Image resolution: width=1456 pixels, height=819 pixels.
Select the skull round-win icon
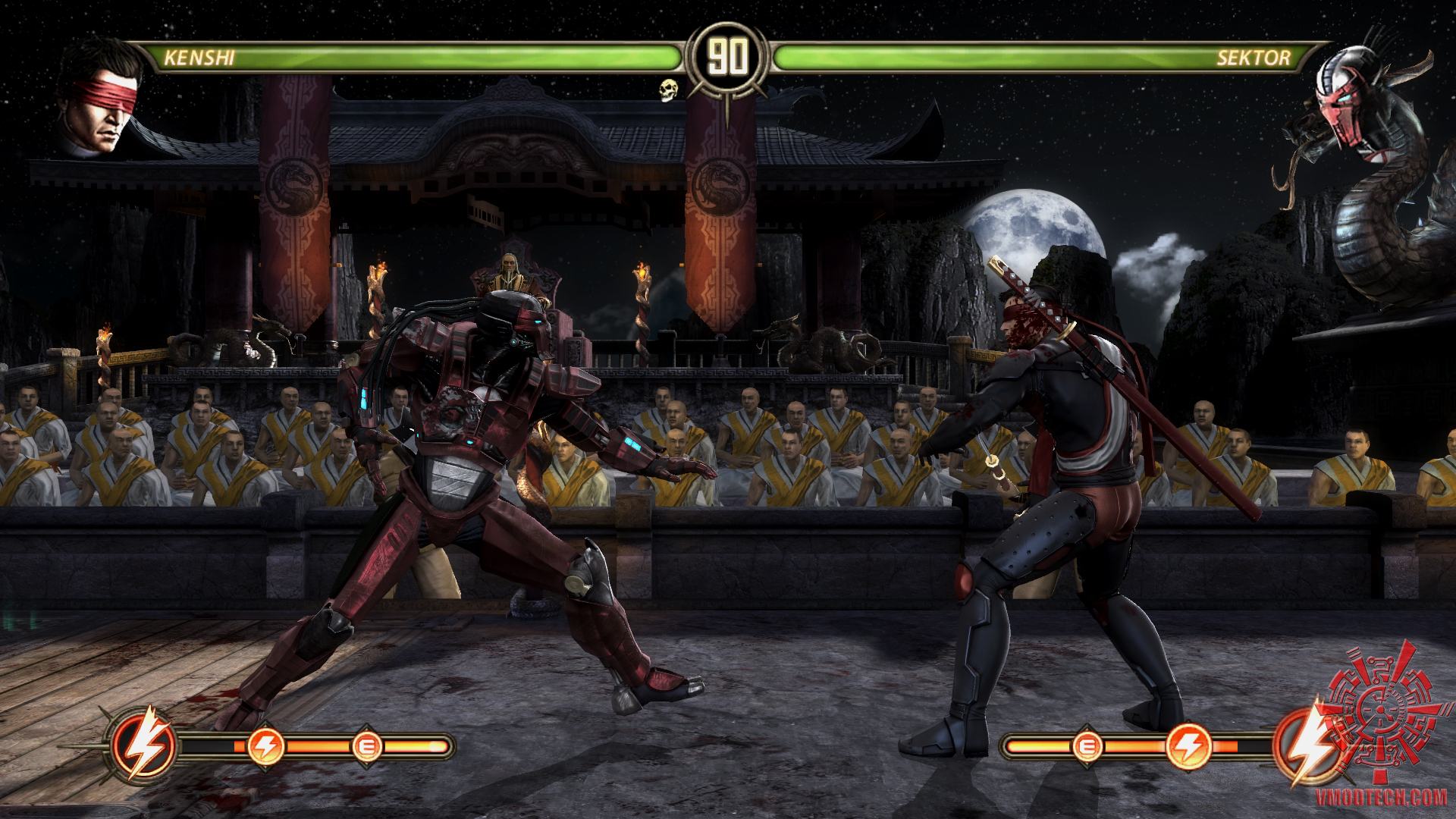pyautogui.click(x=667, y=90)
